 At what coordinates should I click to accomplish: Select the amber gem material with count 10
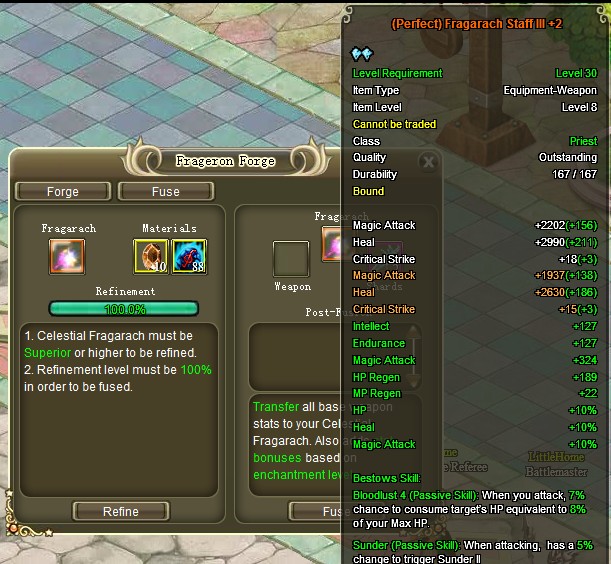point(151,257)
